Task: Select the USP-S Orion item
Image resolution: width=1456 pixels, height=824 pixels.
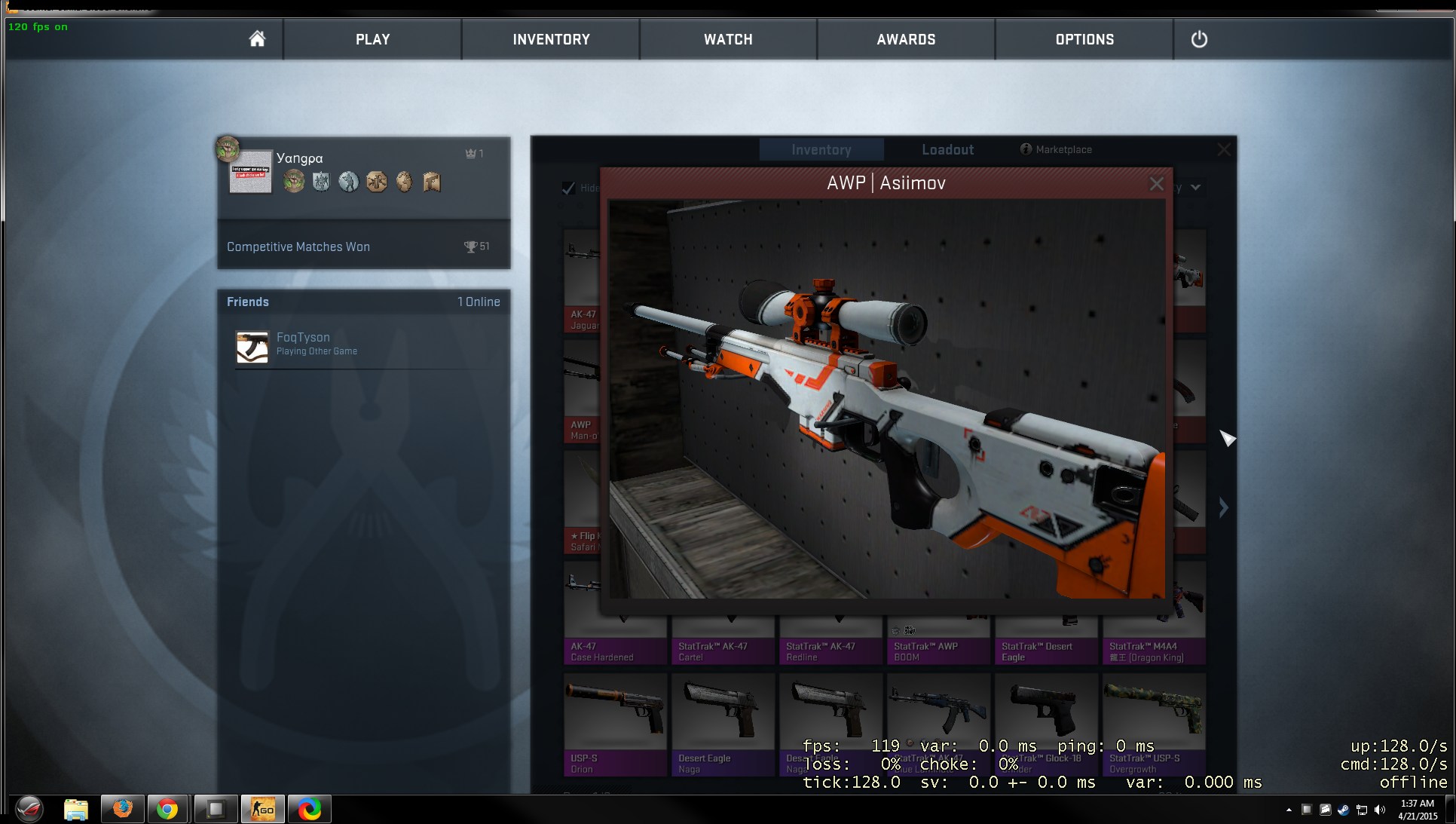Action: (615, 724)
